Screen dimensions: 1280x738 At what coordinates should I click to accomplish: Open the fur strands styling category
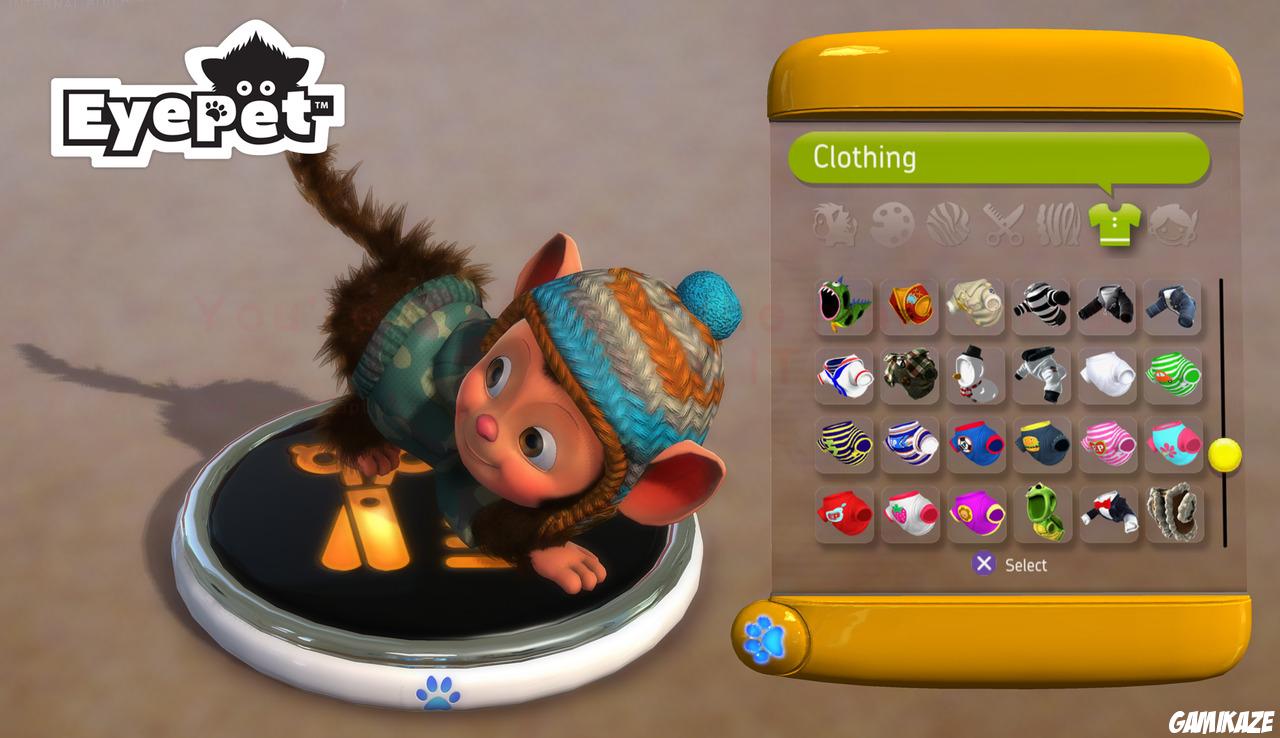pyautogui.click(x=1061, y=228)
